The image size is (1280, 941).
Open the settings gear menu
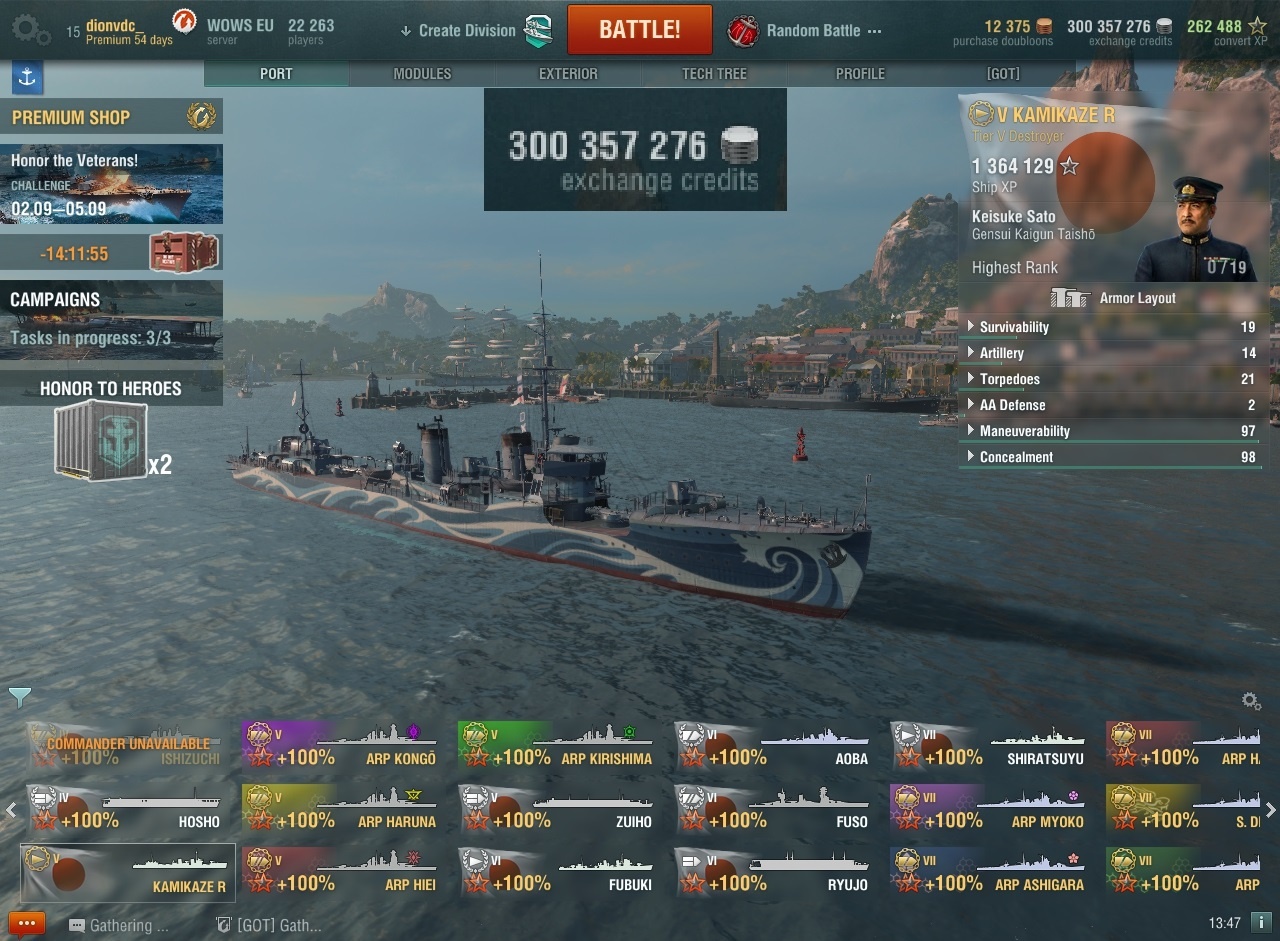[x=30, y=31]
